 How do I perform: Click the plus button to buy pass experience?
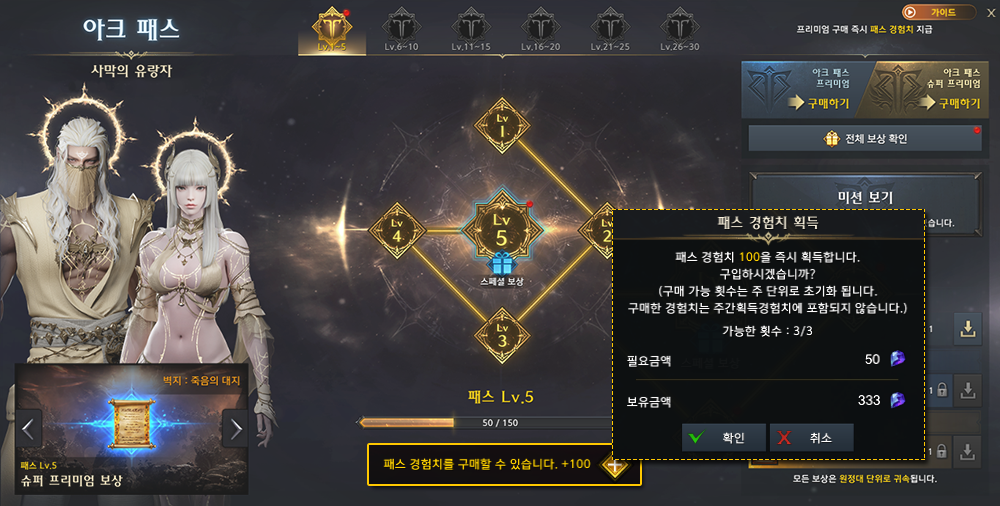coord(614,465)
